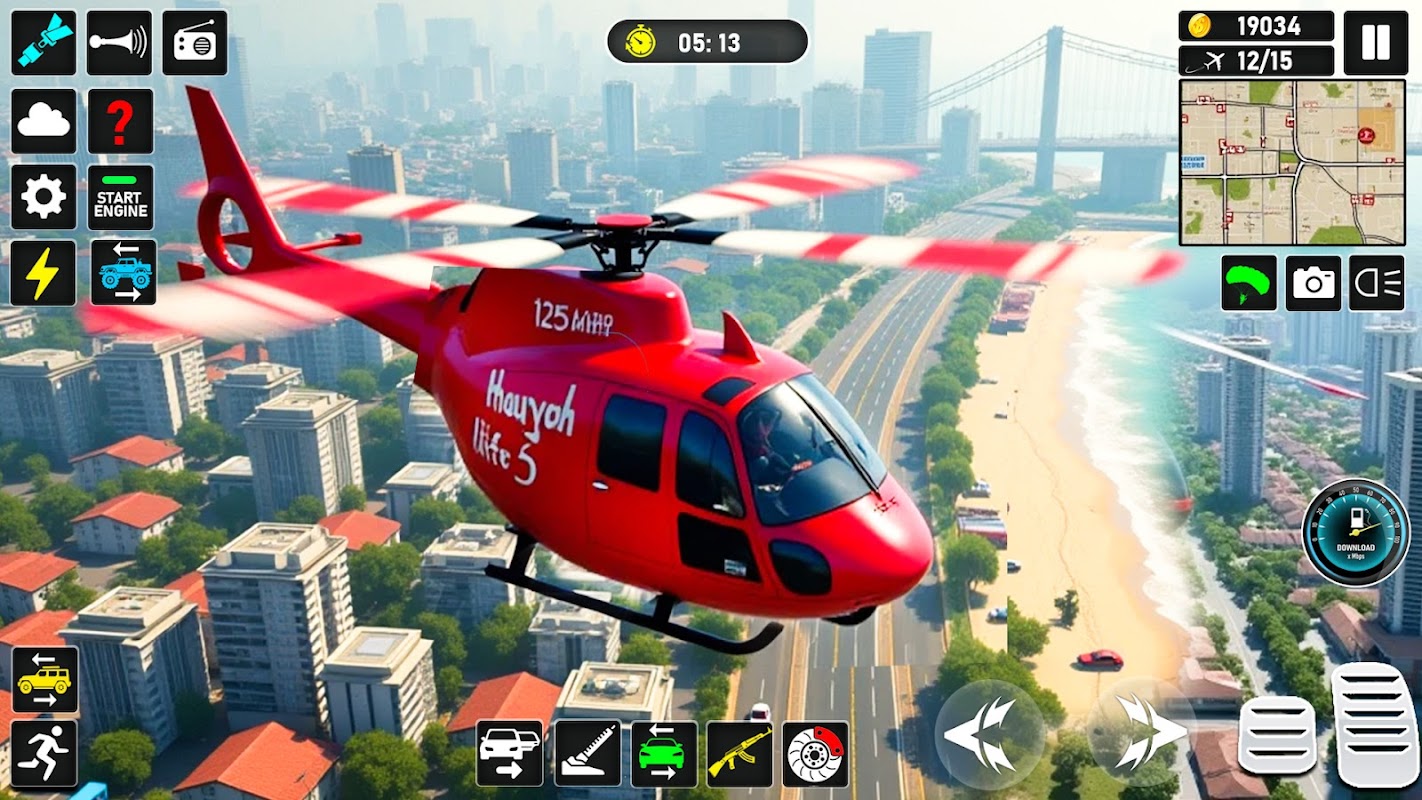Tap the Start Engine button
The height and width of the screenshot is (800, 1422).
120,197
